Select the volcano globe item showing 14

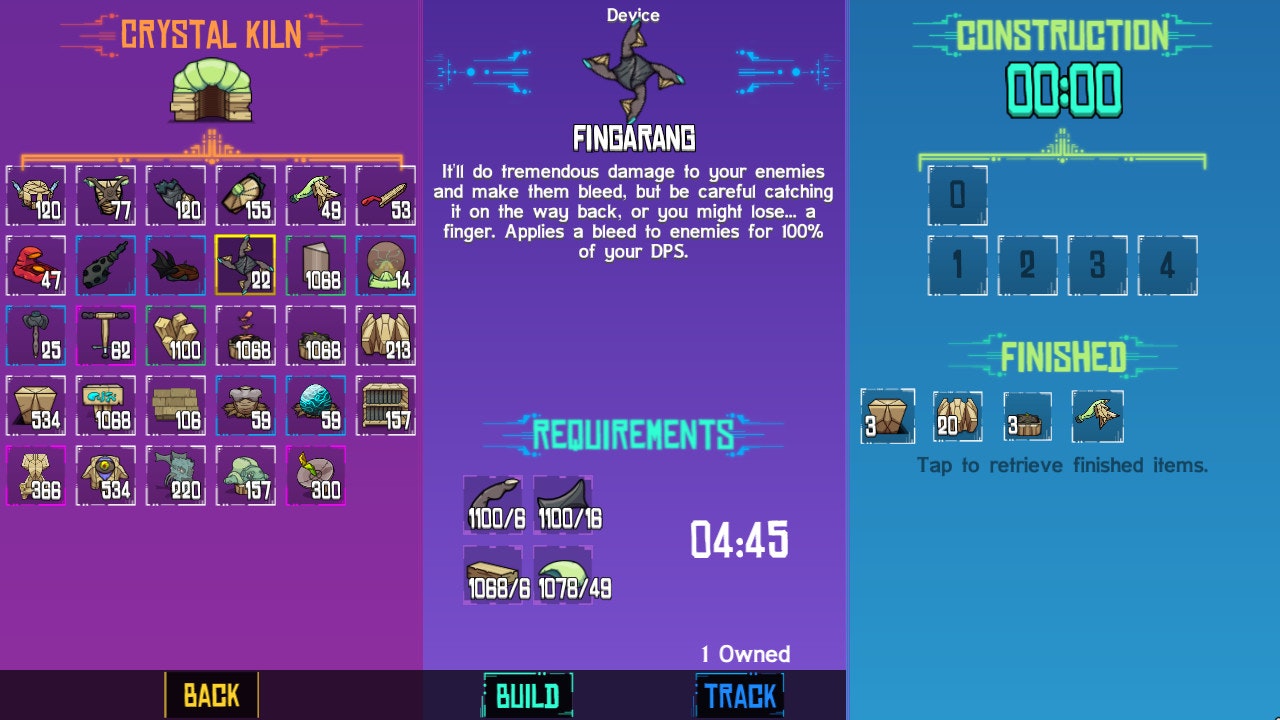click(387, 265)
